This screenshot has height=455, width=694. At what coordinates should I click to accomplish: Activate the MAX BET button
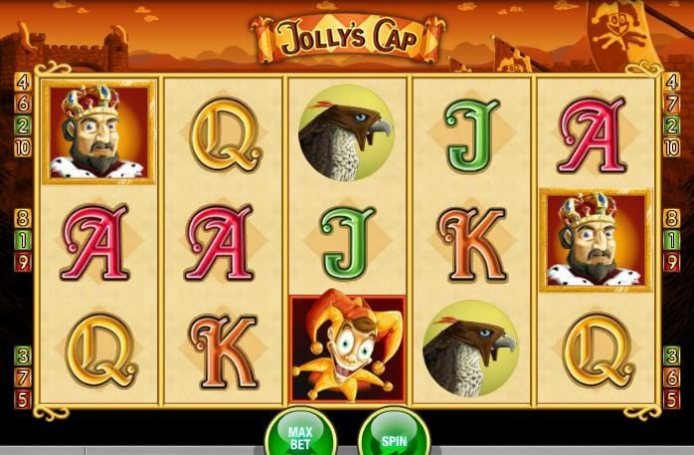tap(299, 435)
